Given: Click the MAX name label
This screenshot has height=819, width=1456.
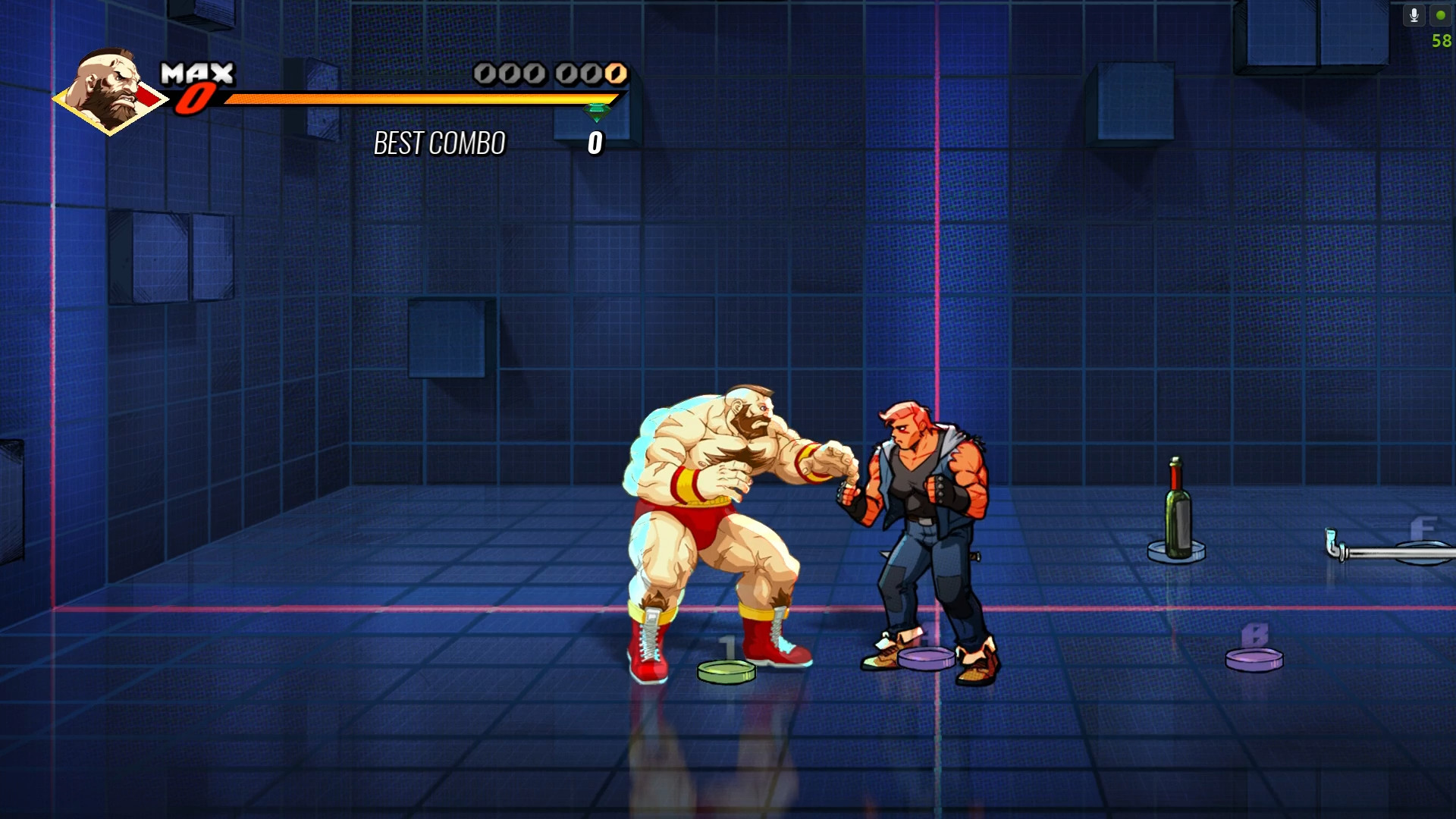Looking at the screenshot, I should [197, 74].
